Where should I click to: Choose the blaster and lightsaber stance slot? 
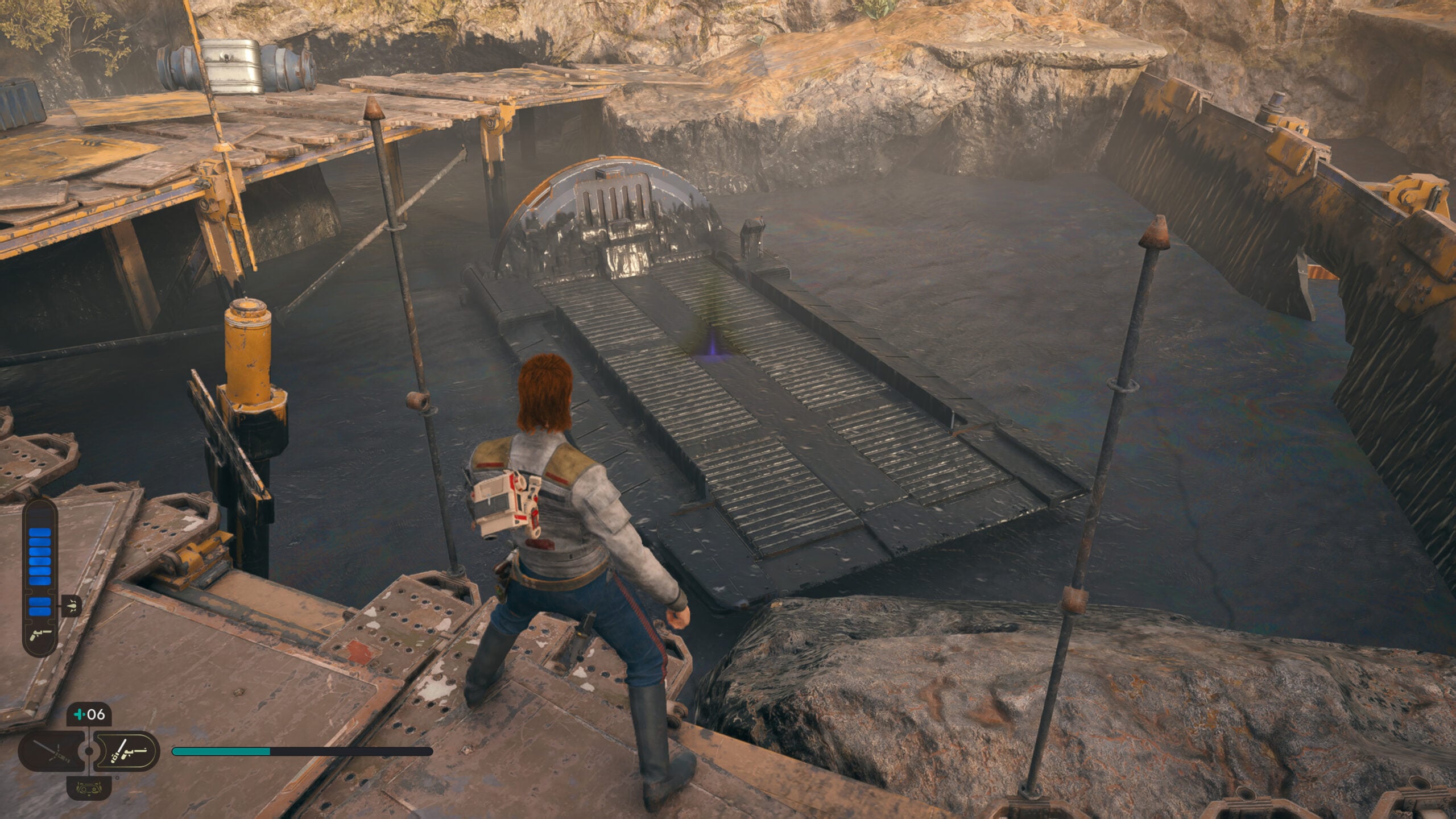[126, 751]
